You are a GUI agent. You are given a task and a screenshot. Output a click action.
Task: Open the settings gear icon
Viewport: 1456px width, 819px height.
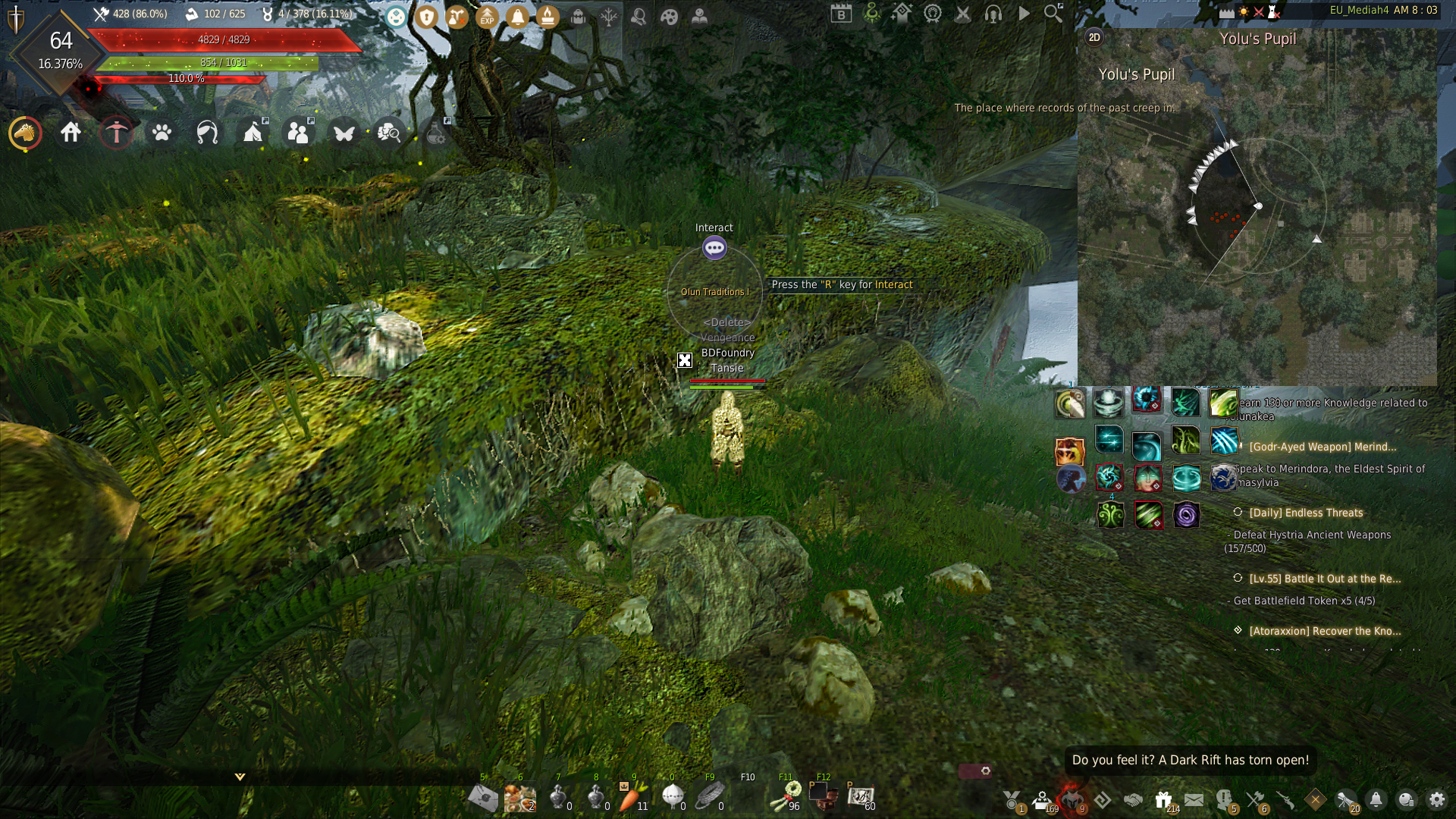point(1437,799)
